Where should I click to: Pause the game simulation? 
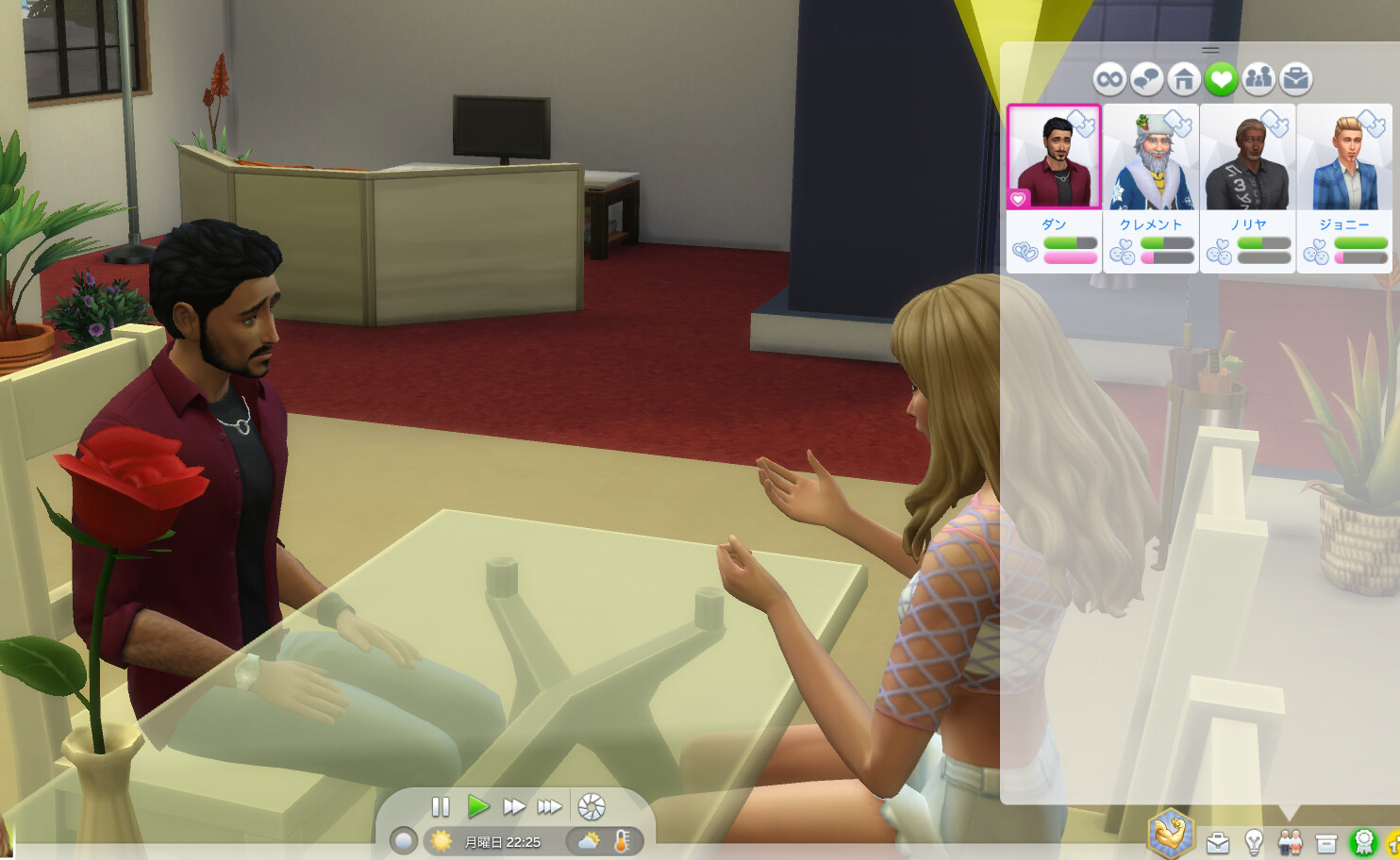coord(441,807)
